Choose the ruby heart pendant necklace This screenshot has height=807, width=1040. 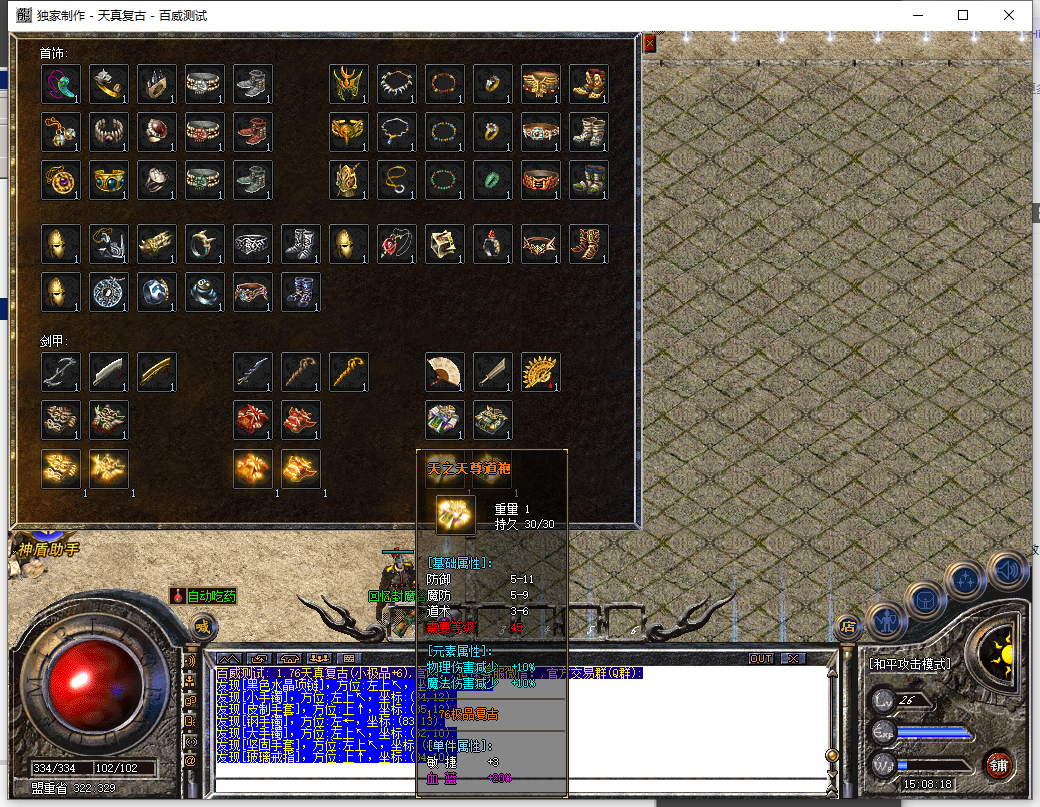tap(397, 243)
